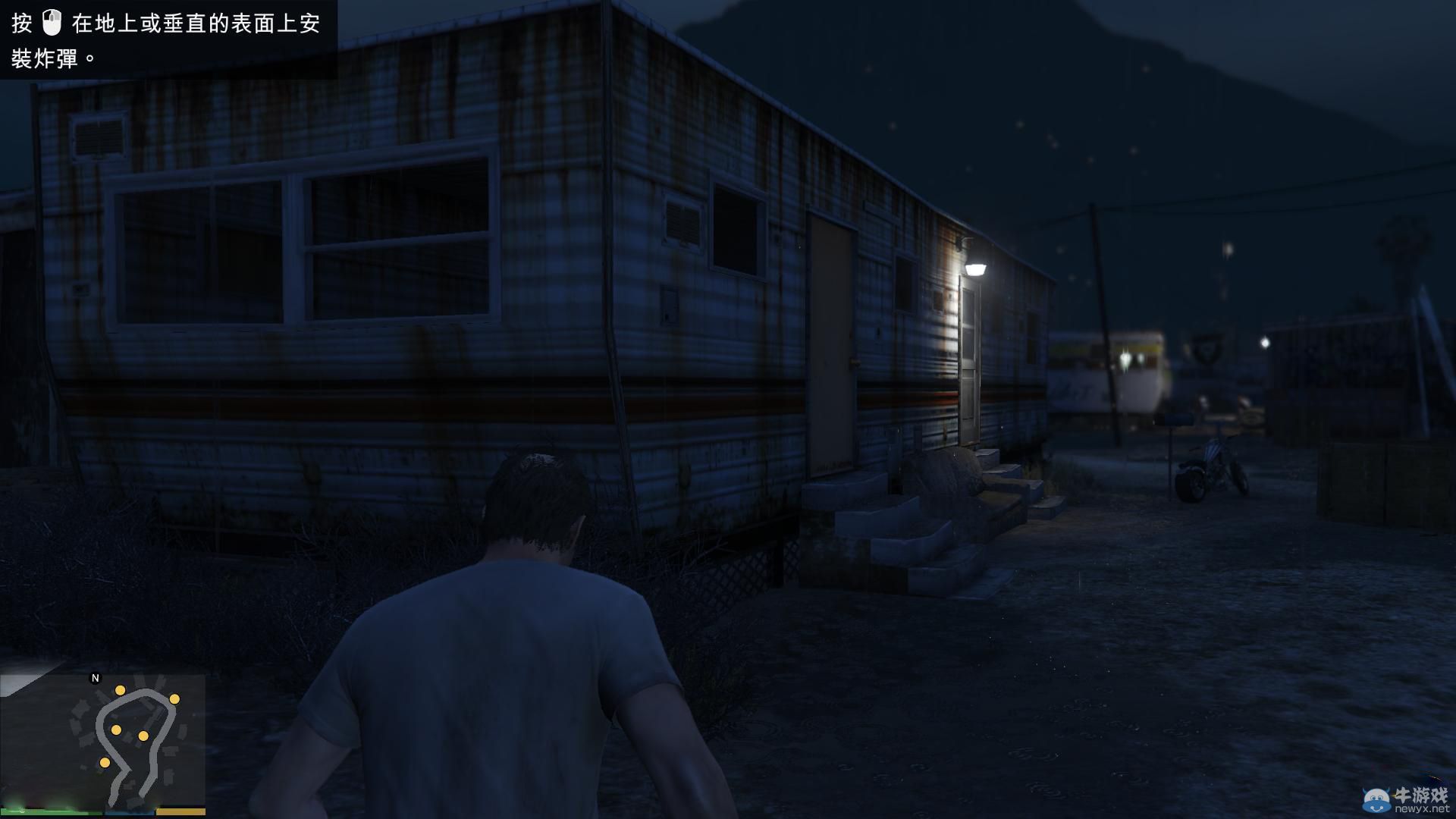Click the topmost yellow blip on the minimap
Viewport: 1456px width, 819px height.
[x=121, y=691]
